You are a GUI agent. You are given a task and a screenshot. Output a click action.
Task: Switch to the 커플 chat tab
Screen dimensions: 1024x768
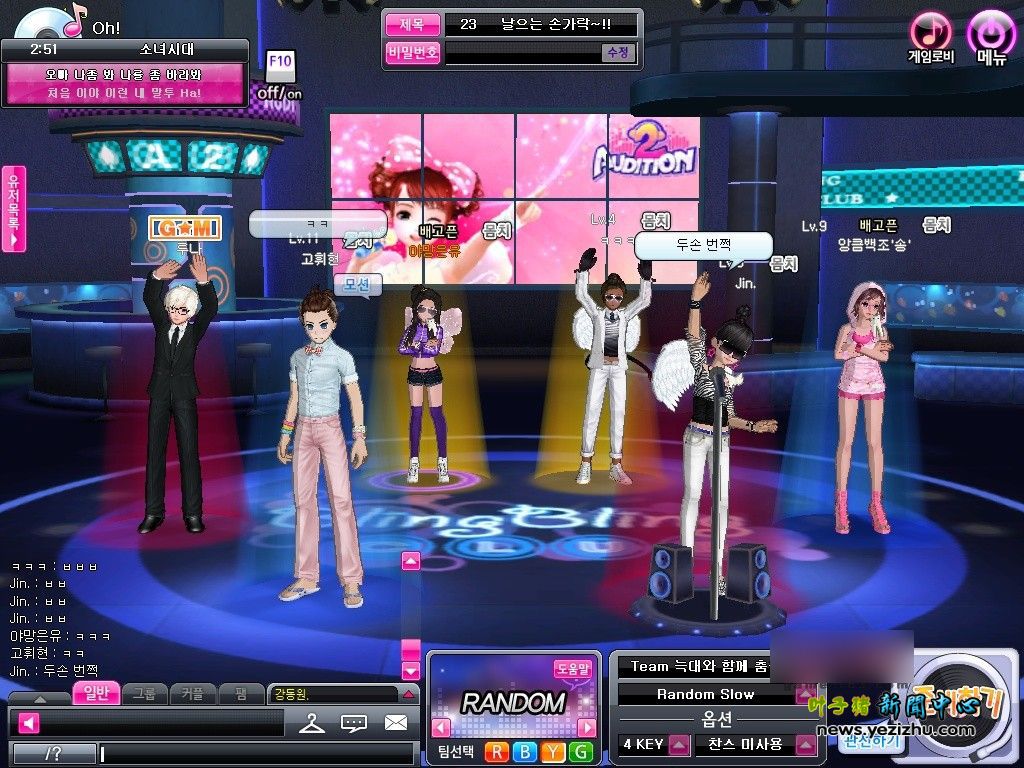(193, 693)
